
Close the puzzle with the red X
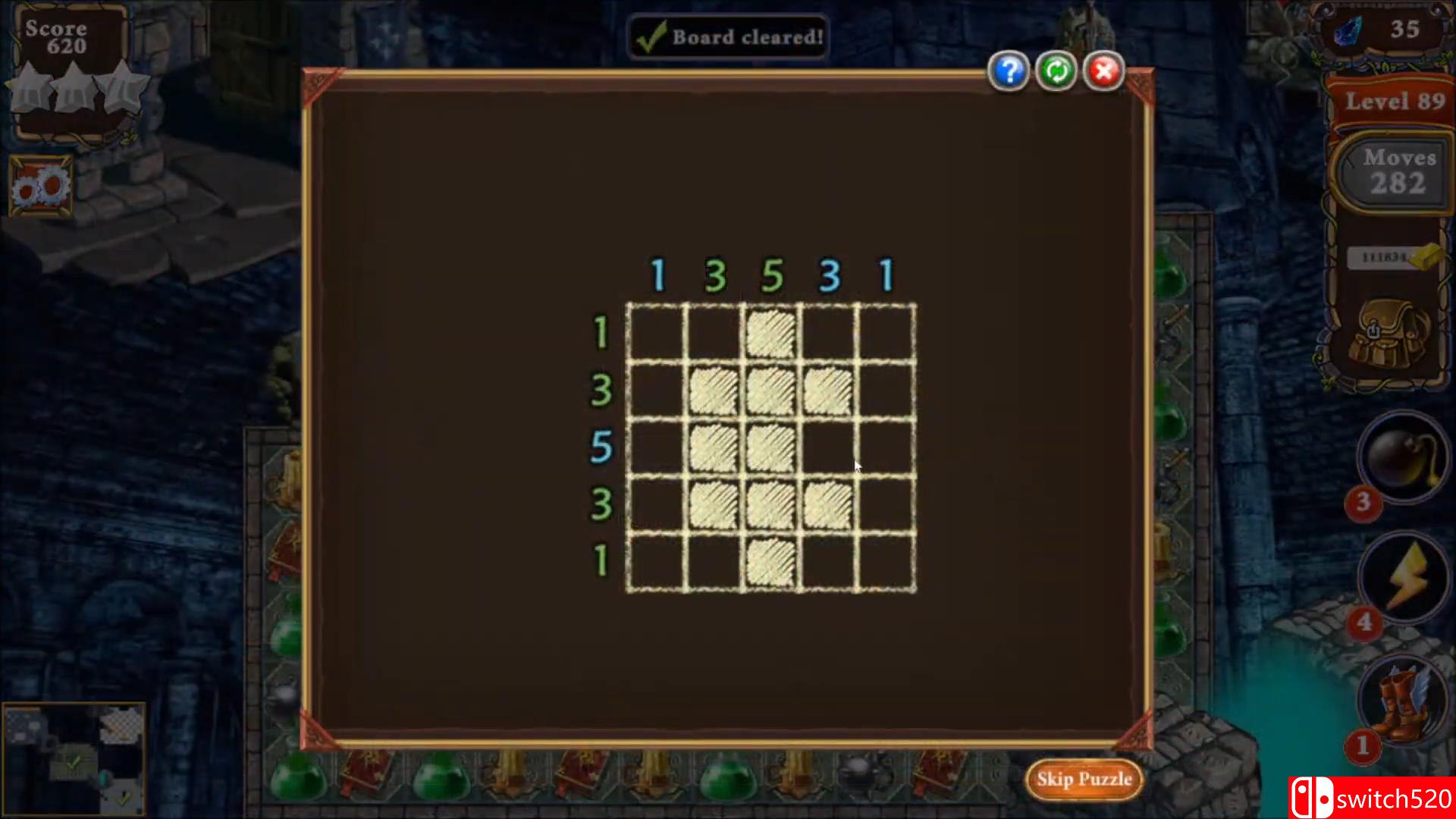pos(1103,71)
